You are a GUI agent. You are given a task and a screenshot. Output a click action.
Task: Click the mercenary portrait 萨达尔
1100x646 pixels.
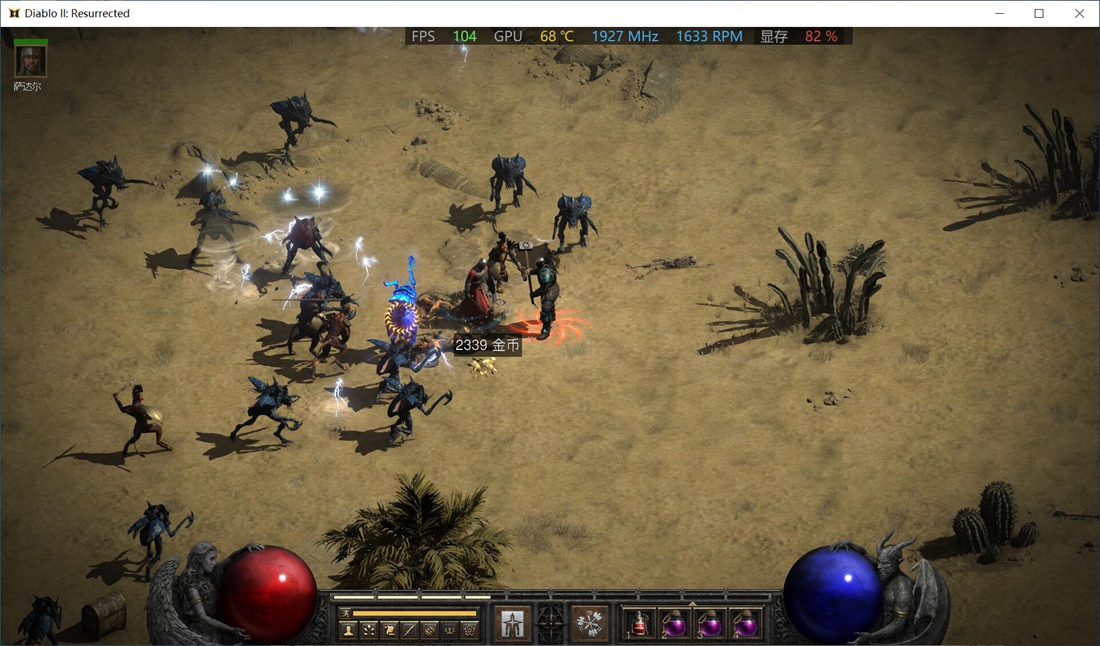click(x=30, y=61)
